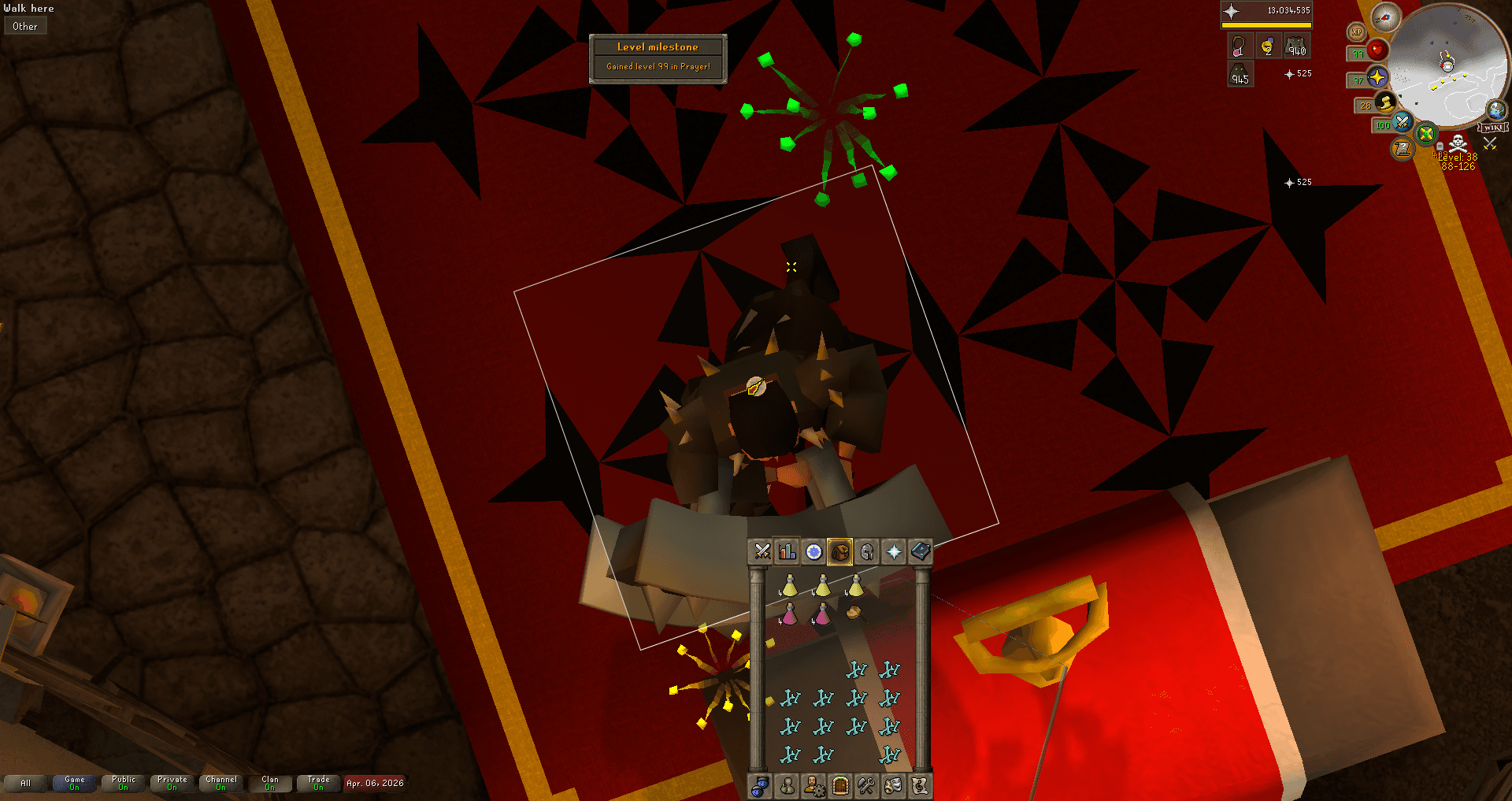Turn off Public chat
The width and height of the screenshot is (1512, 801).
point(123,783)
